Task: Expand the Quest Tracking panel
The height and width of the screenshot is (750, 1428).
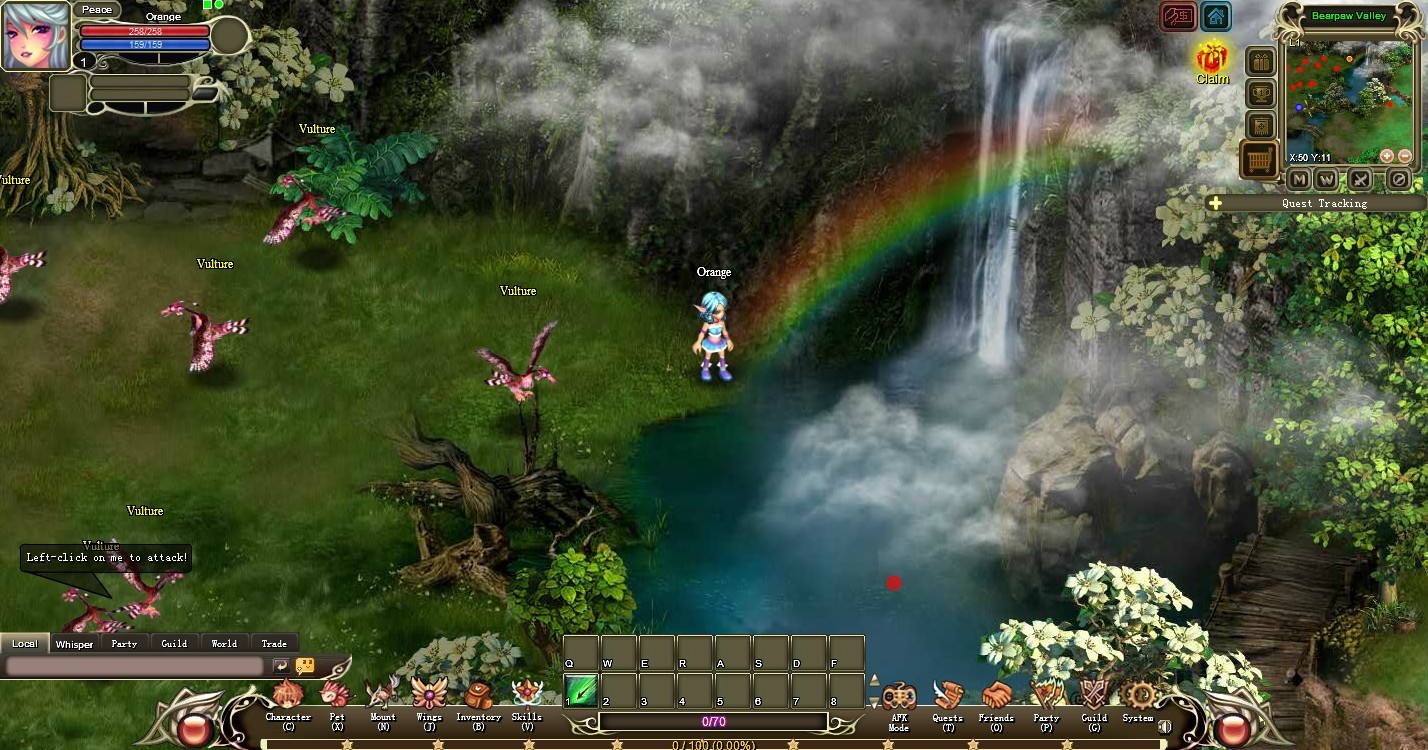Action: click(x=1215, y=203)
